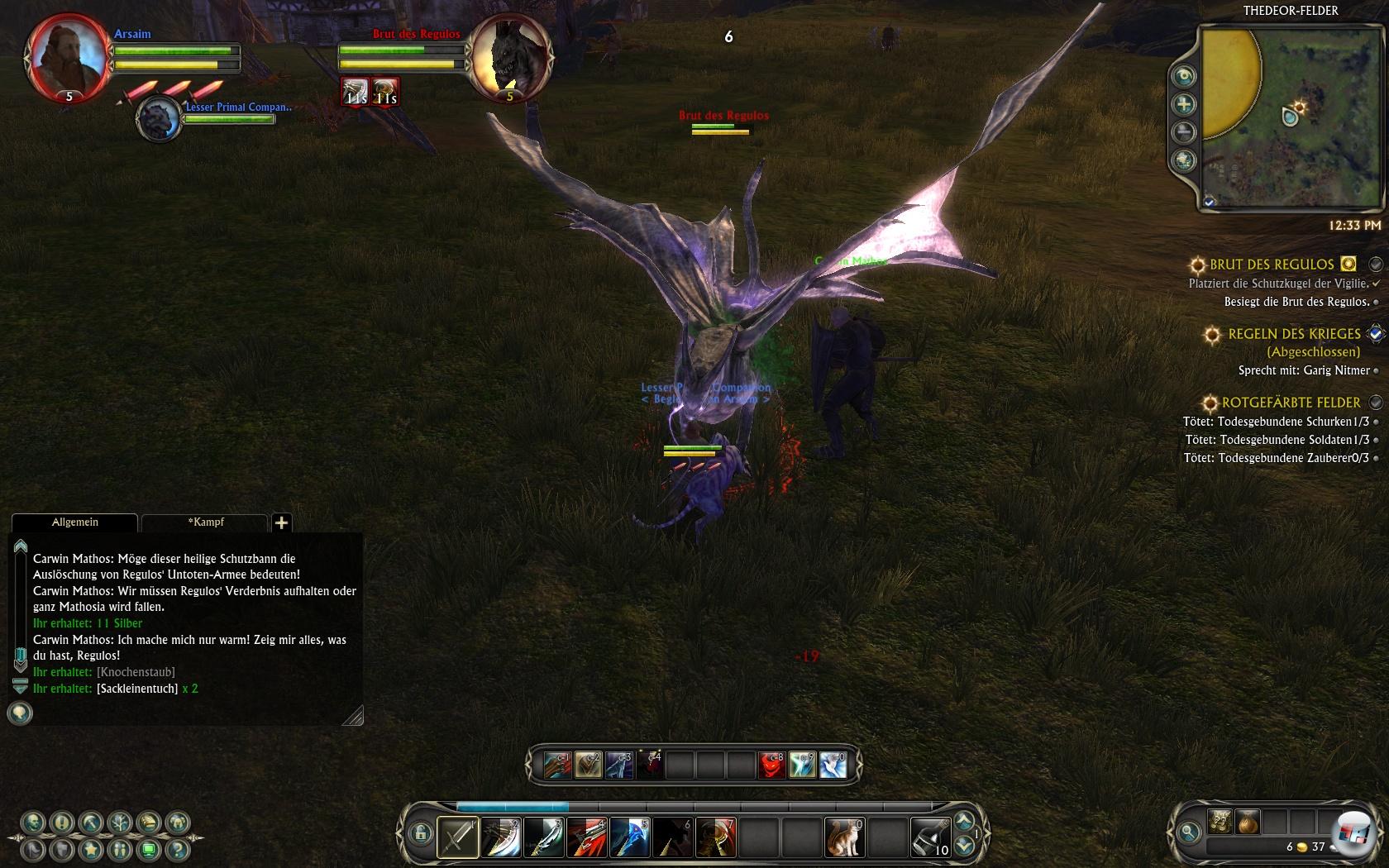Open the character sheet head icon
This screenshot has width=1389, height=868.
click(33, 823)
